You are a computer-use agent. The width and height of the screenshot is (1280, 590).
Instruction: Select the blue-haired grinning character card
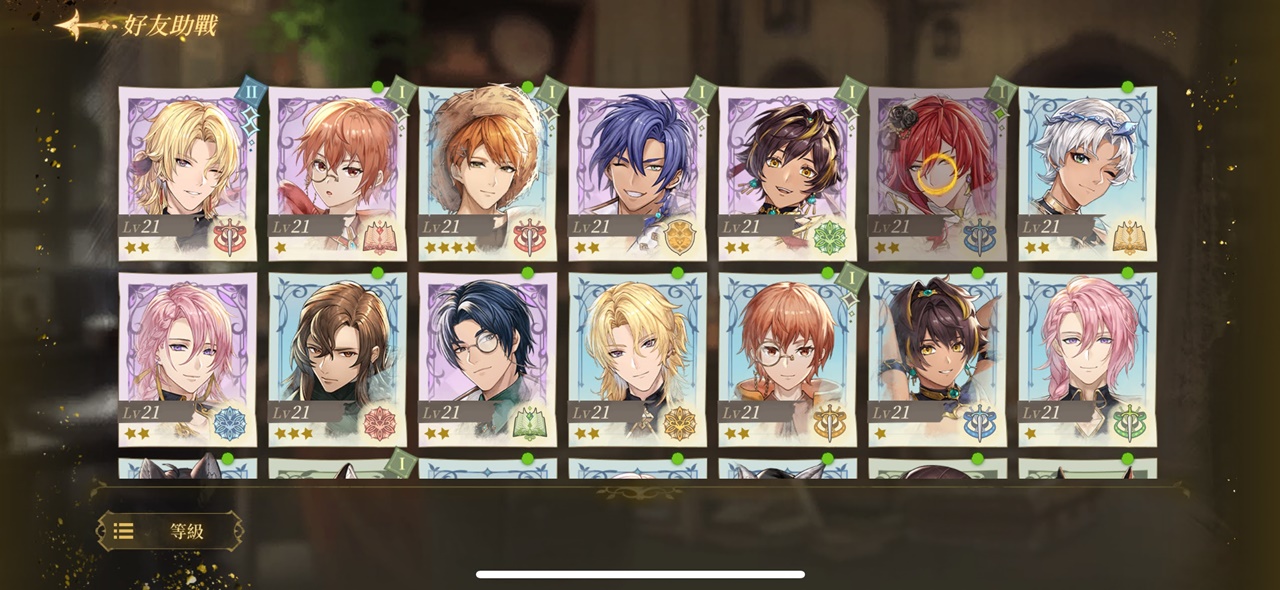pyautogui.click(x=637, y=172)
